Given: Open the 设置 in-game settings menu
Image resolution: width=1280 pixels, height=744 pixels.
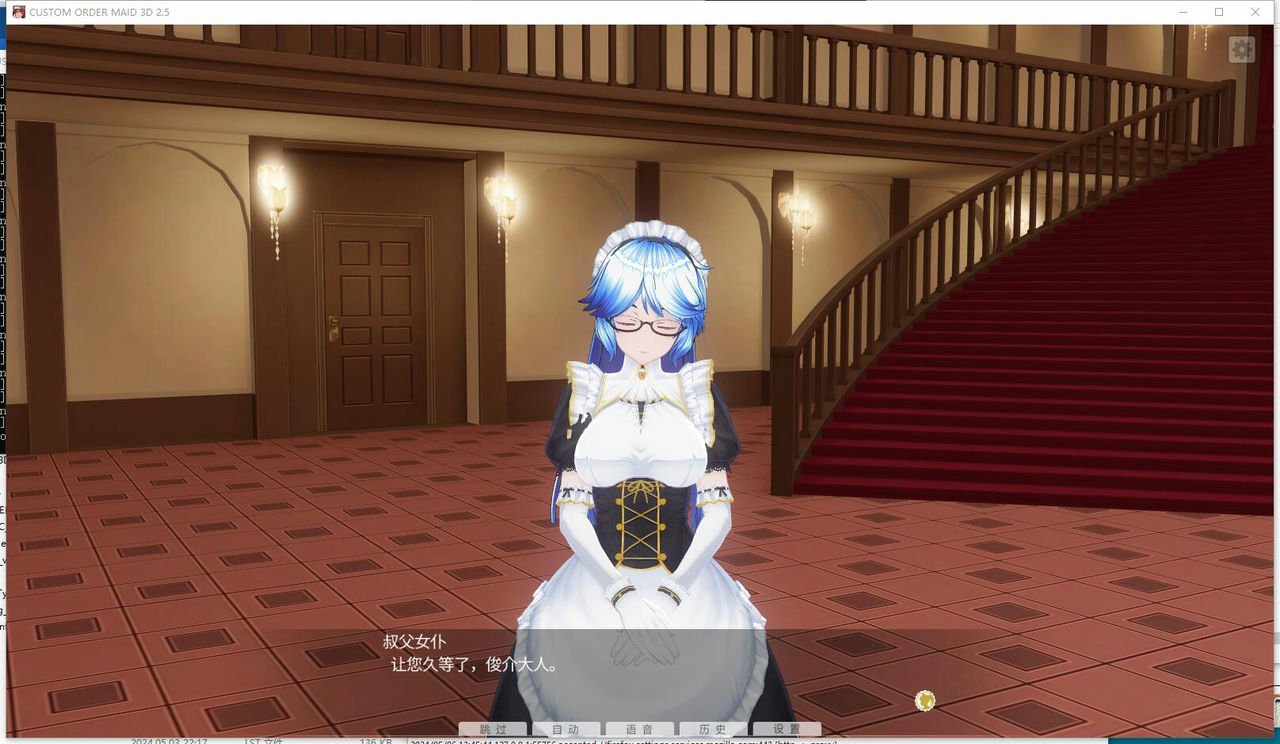Looking at the screenshot, I should point(785,729).
